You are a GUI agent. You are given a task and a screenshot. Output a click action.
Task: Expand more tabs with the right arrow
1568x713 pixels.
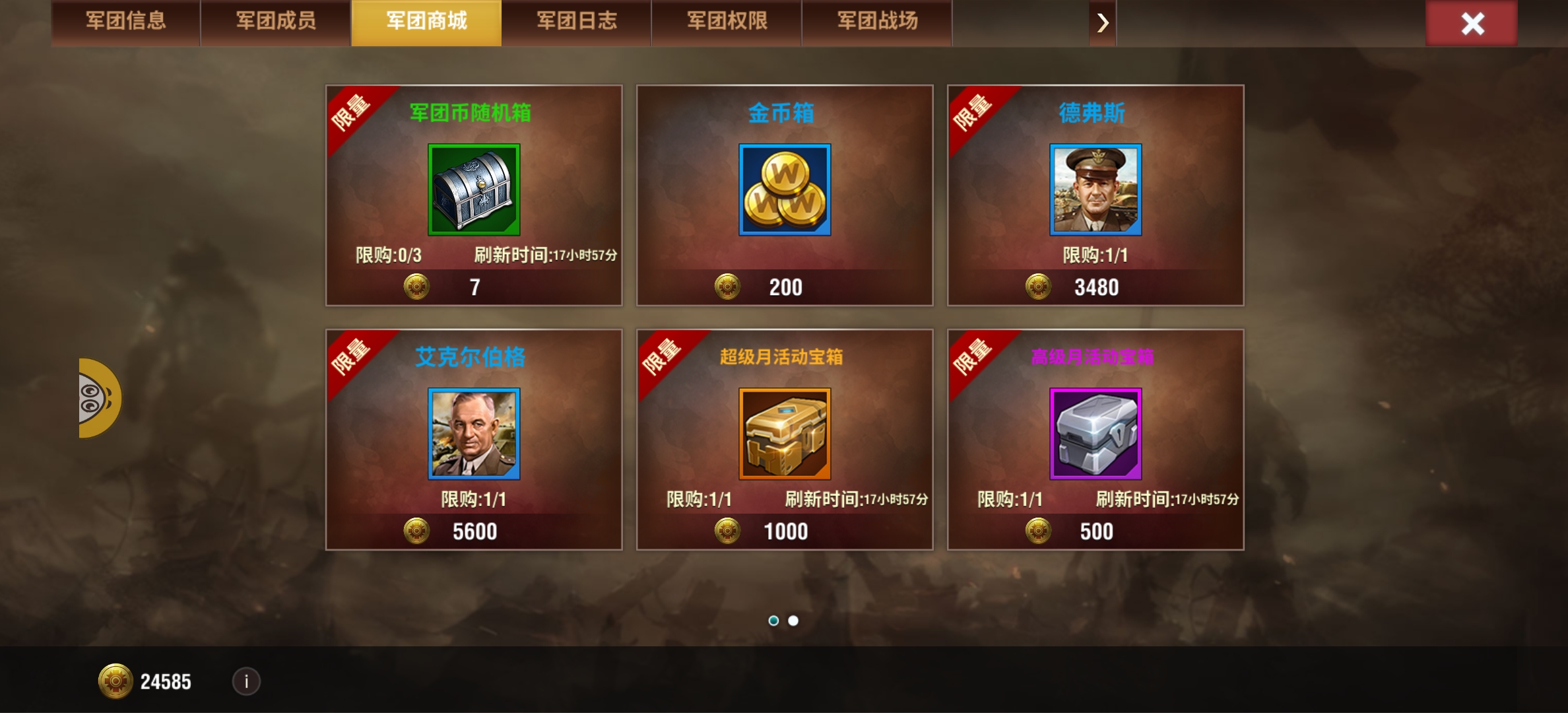pyautogui.click(x=1102, y=22)
